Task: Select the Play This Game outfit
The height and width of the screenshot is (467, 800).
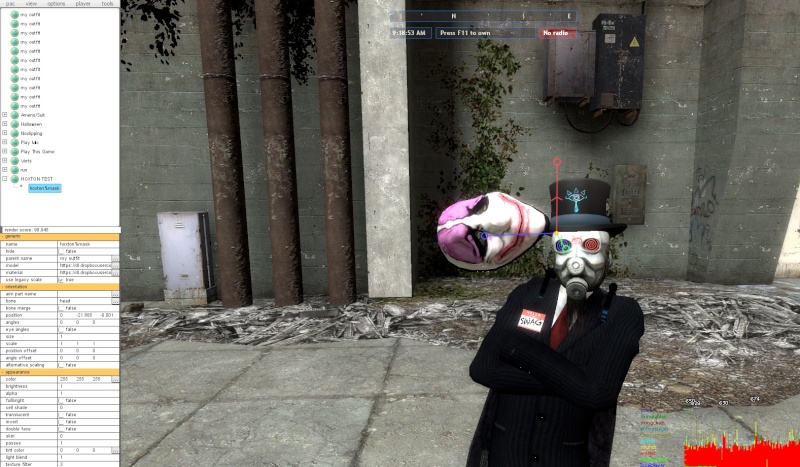Action: coord(36,151)
